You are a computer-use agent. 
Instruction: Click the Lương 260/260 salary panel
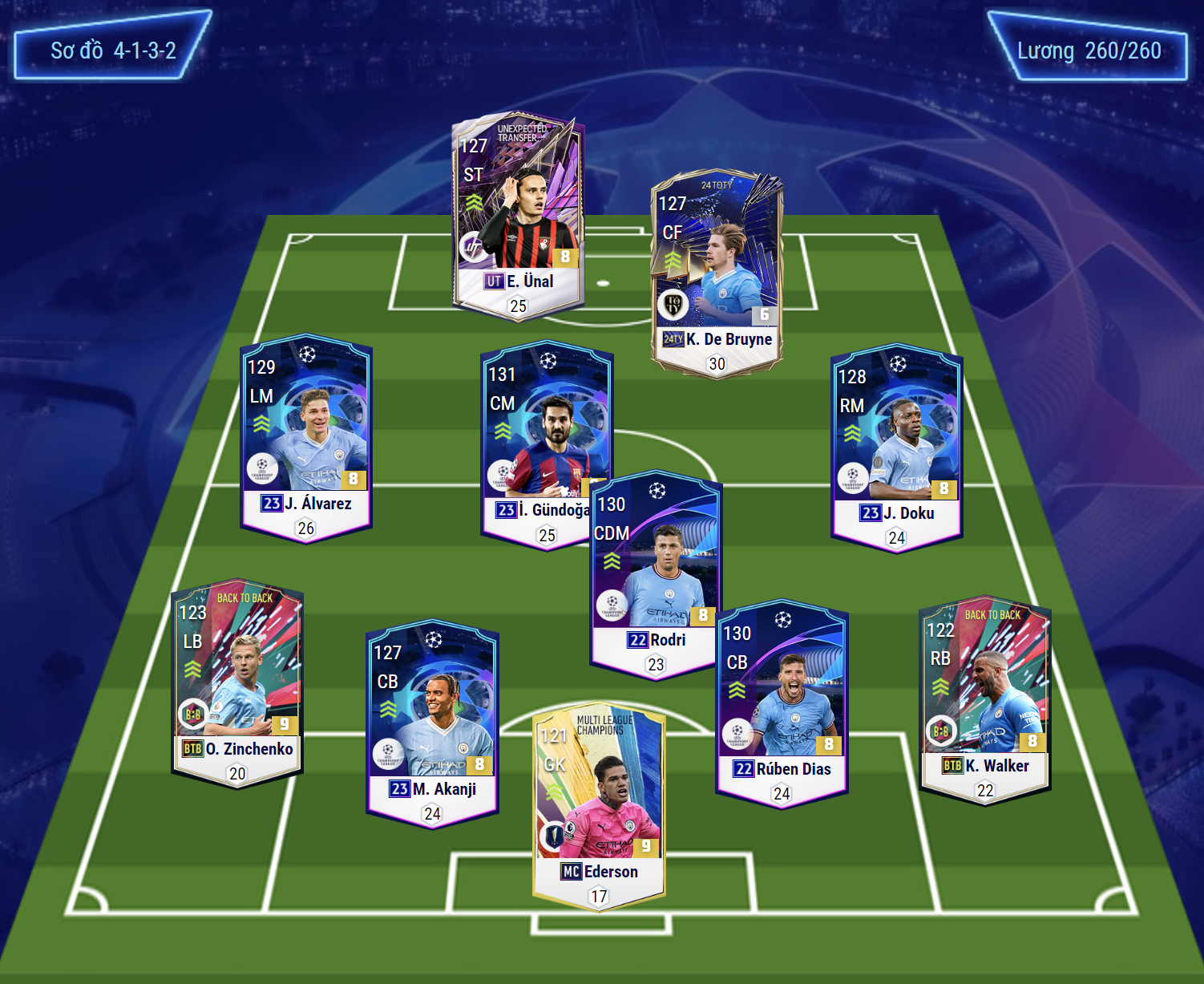pyautogui.click(x=1088, y=51)
